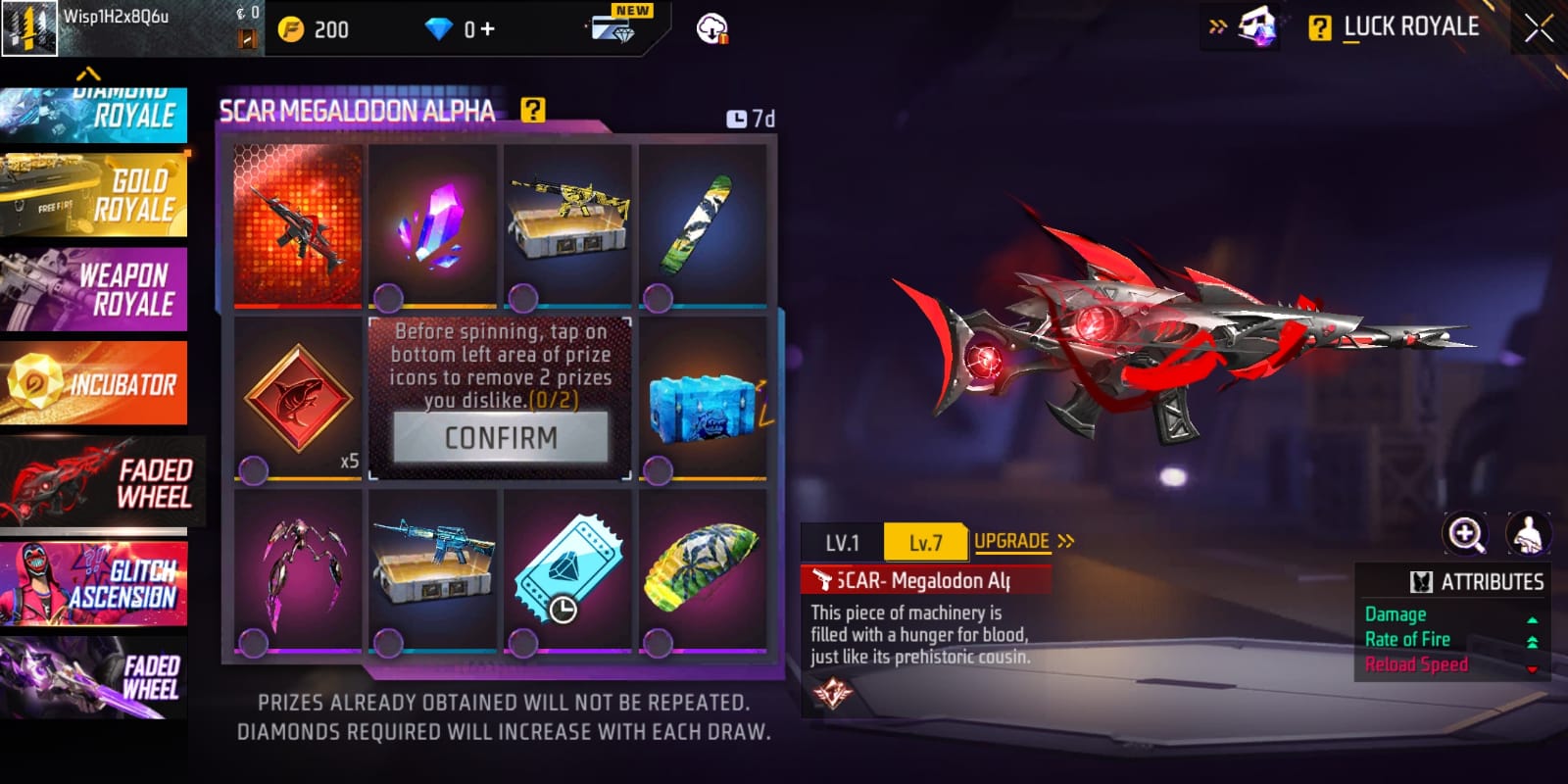Close the Luck Royale screen

[x=1538, y=28]
